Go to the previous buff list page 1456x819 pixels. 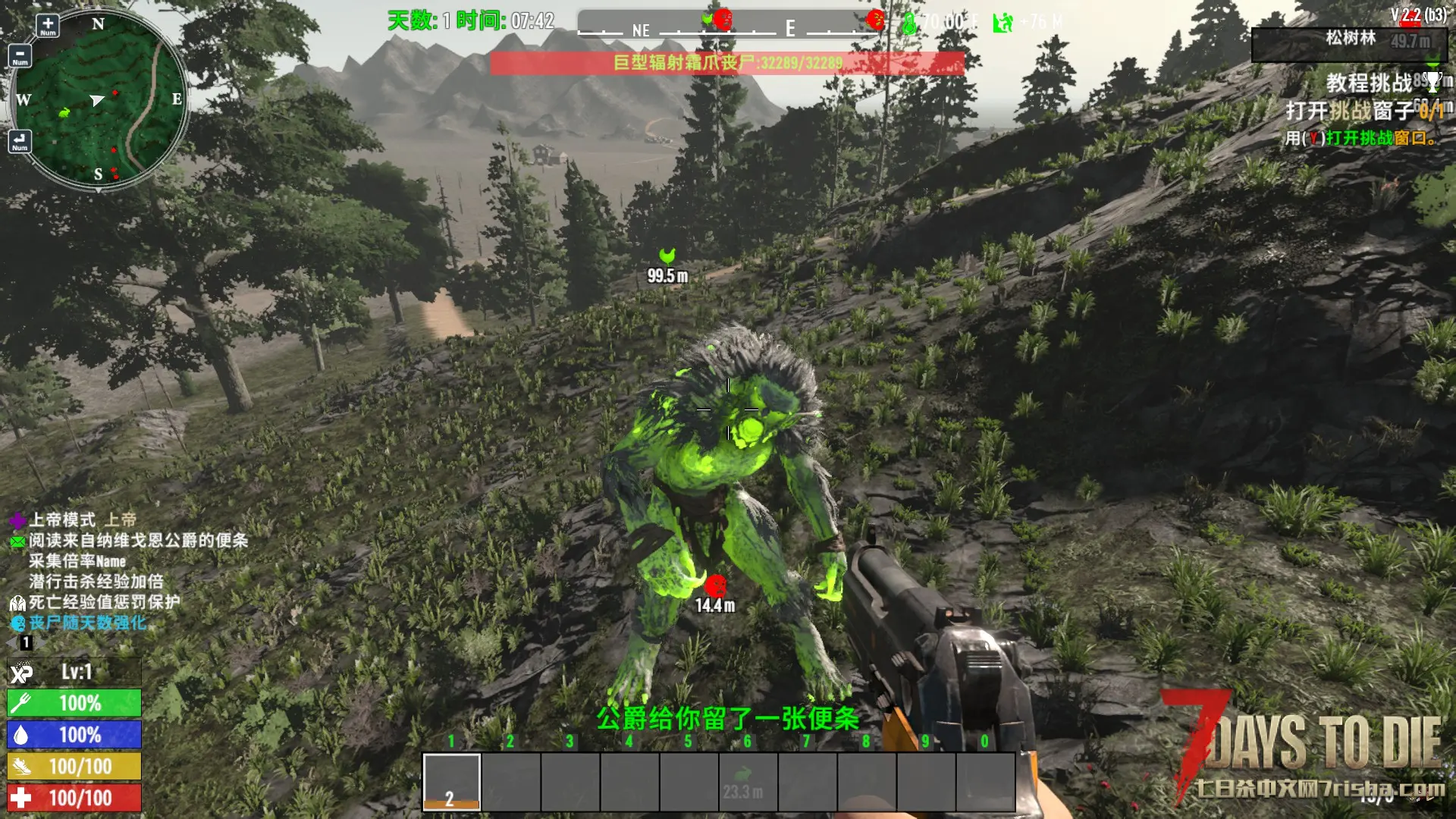coord(12,643)
